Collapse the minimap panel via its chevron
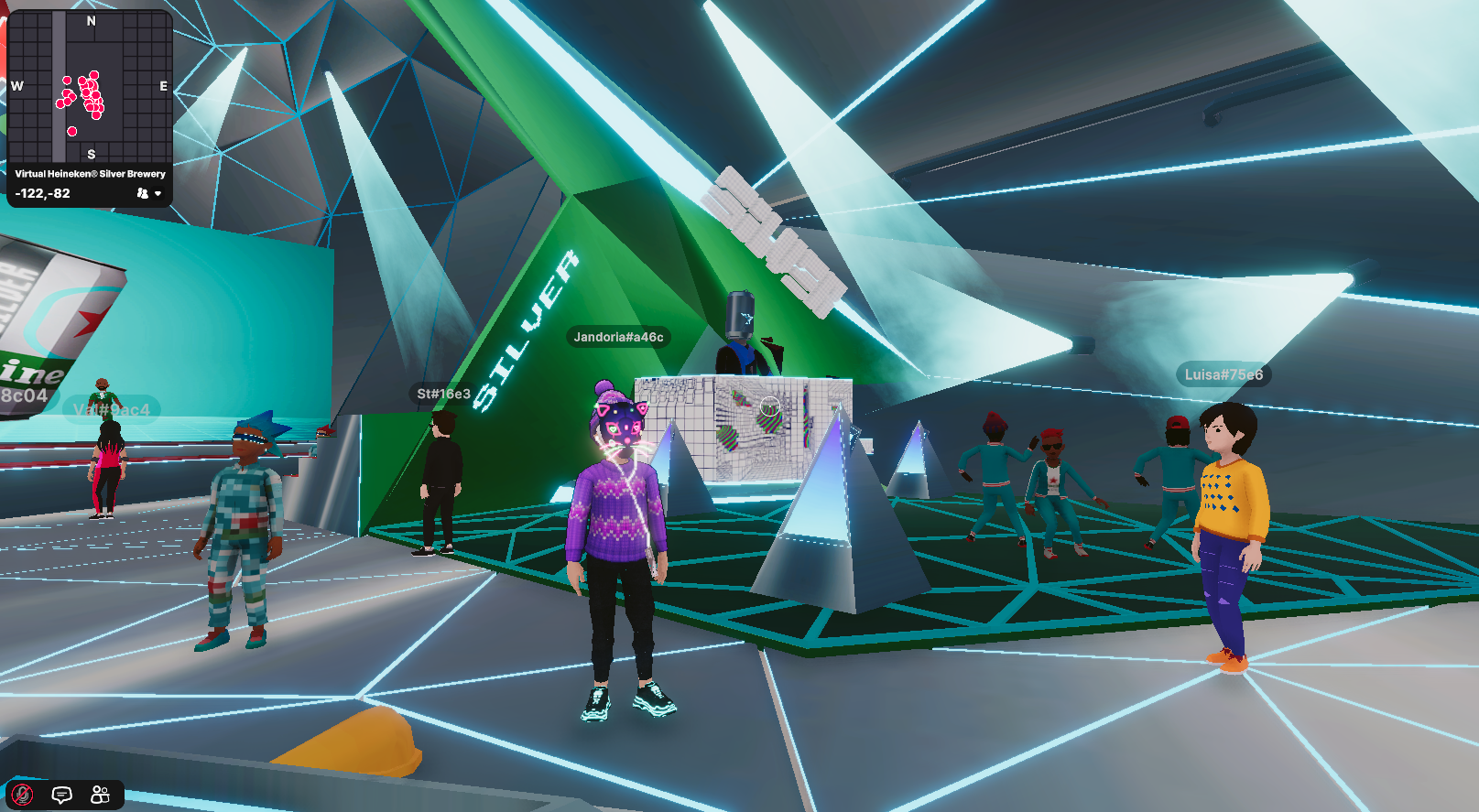 click(x=158, y=193)
